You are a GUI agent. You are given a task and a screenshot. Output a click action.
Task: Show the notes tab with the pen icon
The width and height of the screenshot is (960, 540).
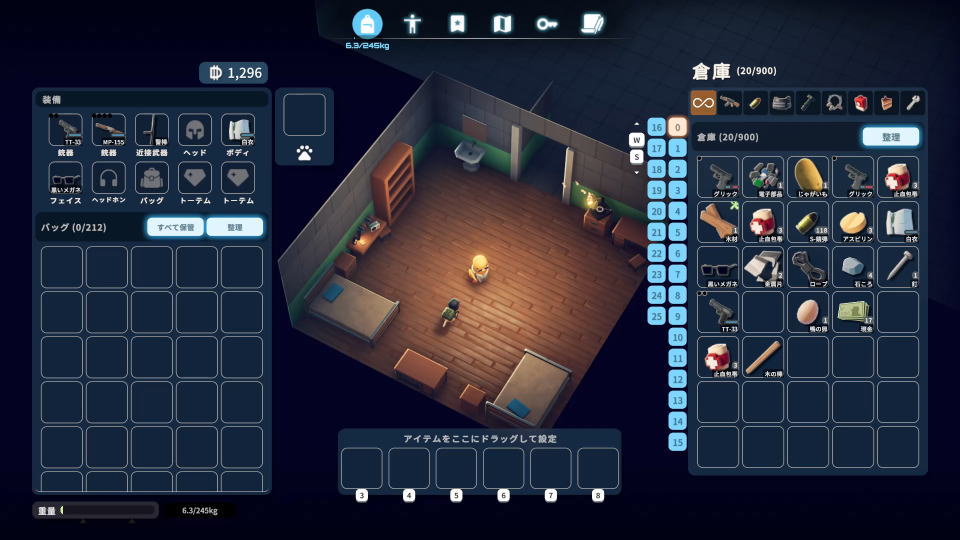(x=592, y=23)
